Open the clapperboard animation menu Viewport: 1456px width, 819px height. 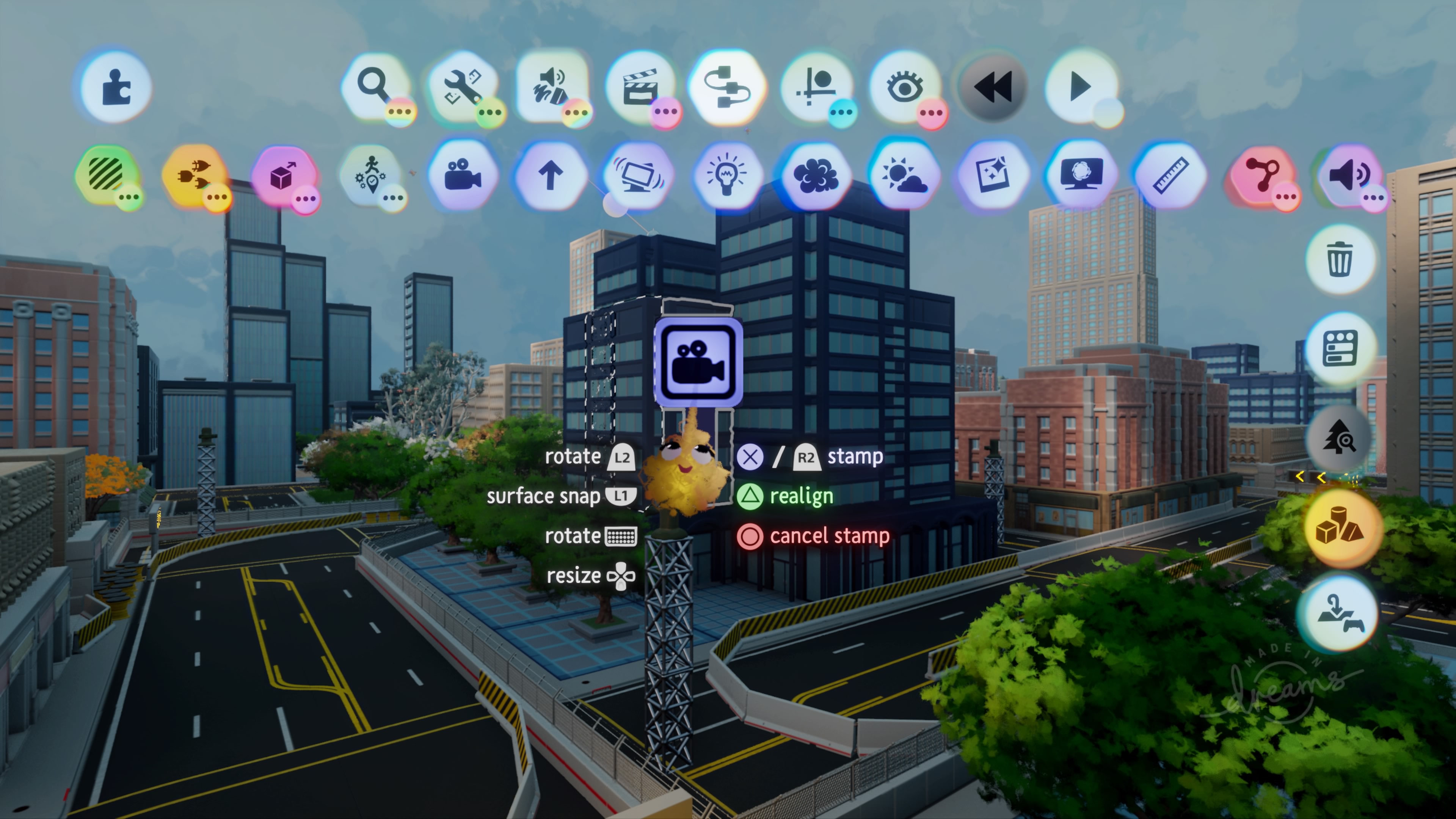click(x=640, y=87)
